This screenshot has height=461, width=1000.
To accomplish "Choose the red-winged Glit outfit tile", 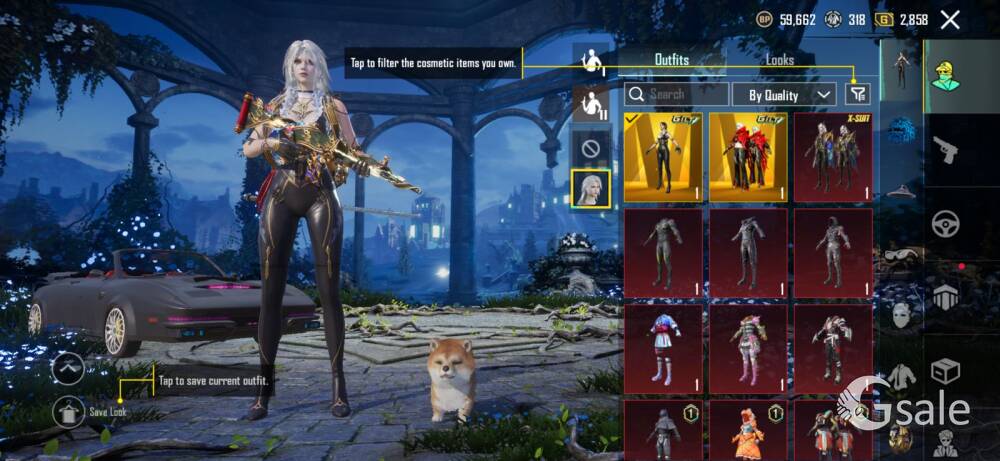I will point(748,157).
